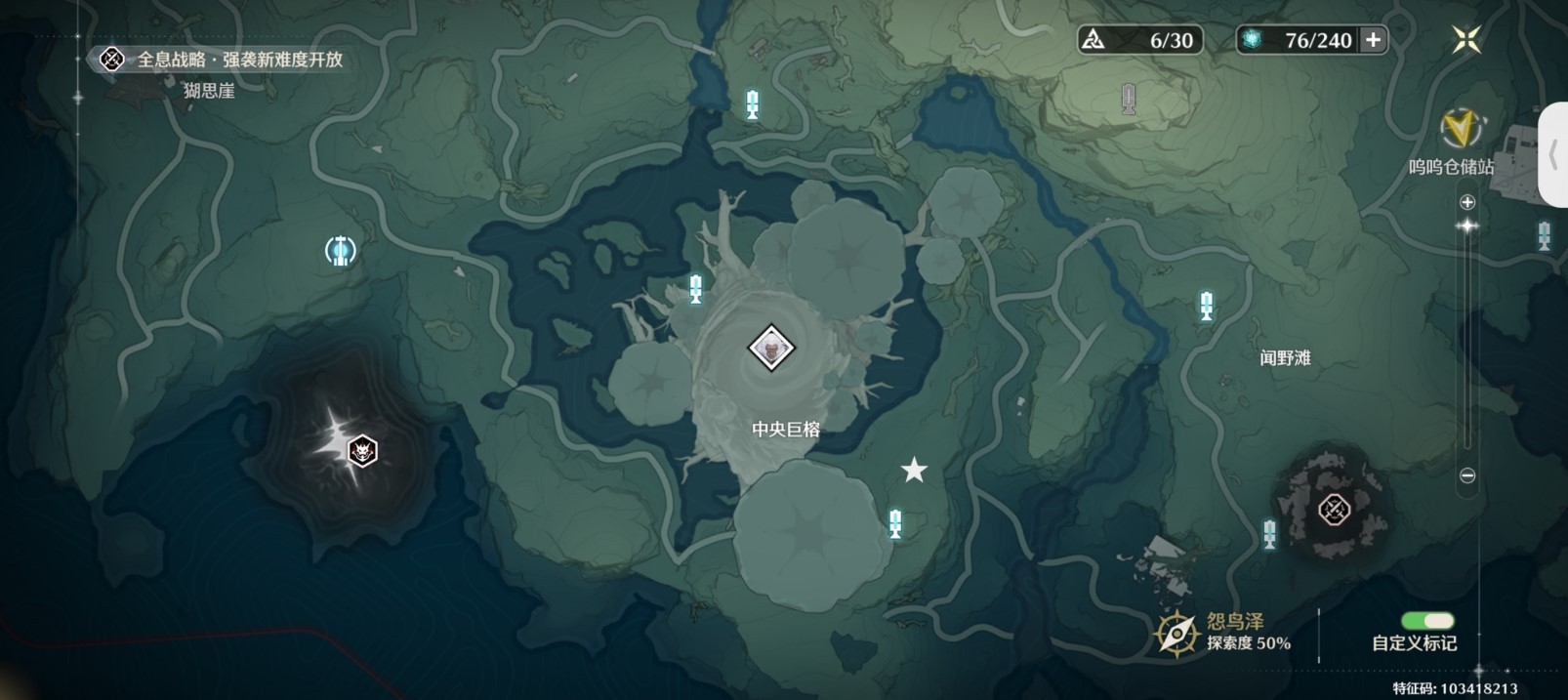Close the map with the top-right X
Screen dimensions: 1568x700
(x=1465, y=40)
